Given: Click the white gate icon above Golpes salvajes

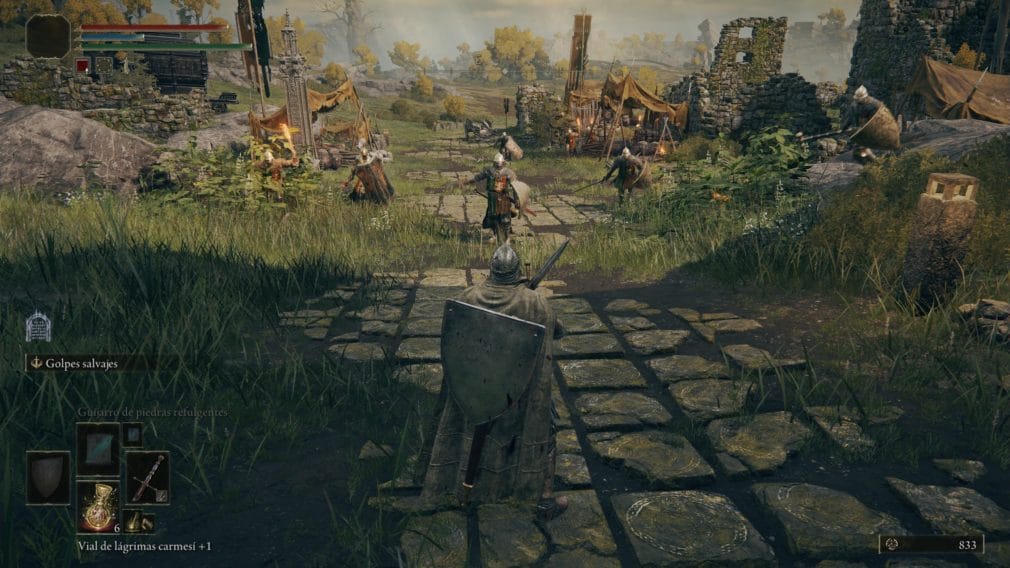Looking at the screenshot, I should pyautogui.click(x=38, y=326).
